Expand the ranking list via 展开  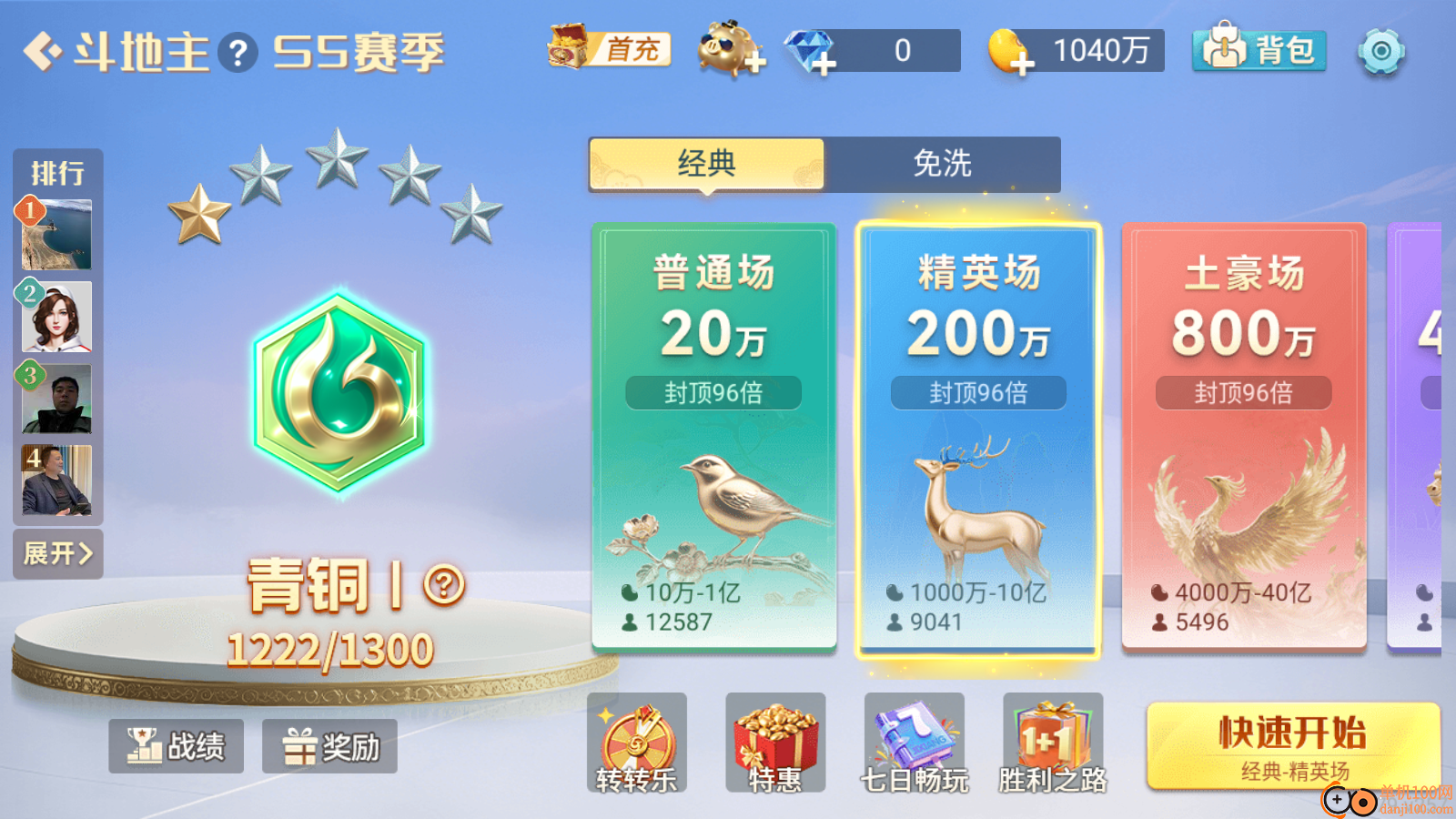58,553
